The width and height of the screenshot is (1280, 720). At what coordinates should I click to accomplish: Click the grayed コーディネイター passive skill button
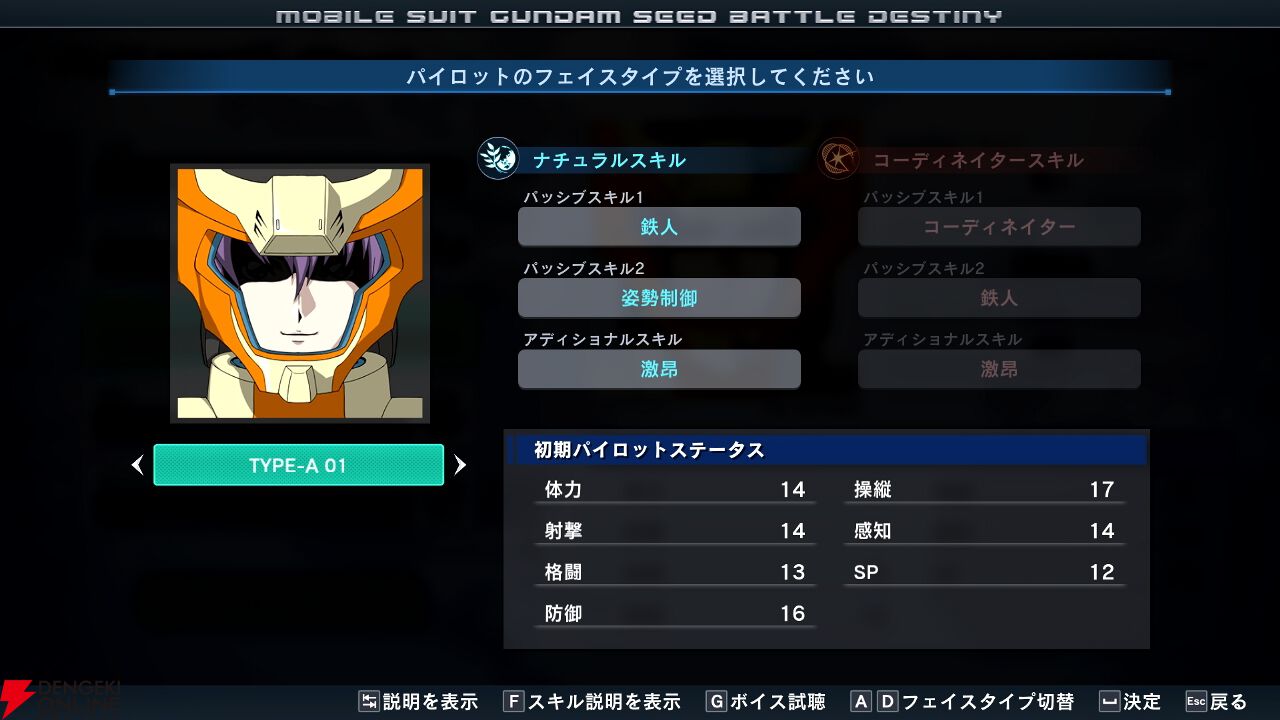pos(999,226)
